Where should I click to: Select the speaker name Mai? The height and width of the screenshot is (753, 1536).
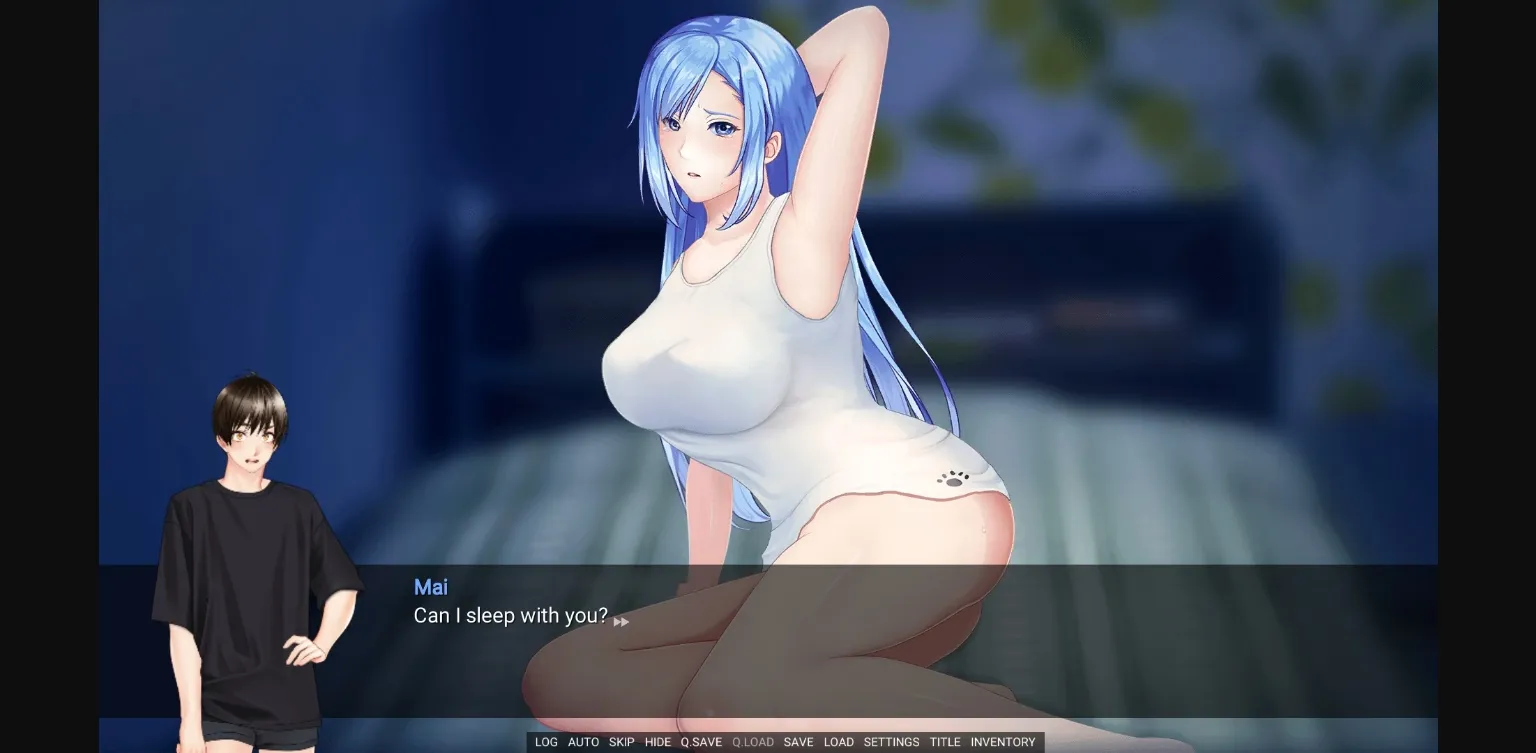(431, 587)
